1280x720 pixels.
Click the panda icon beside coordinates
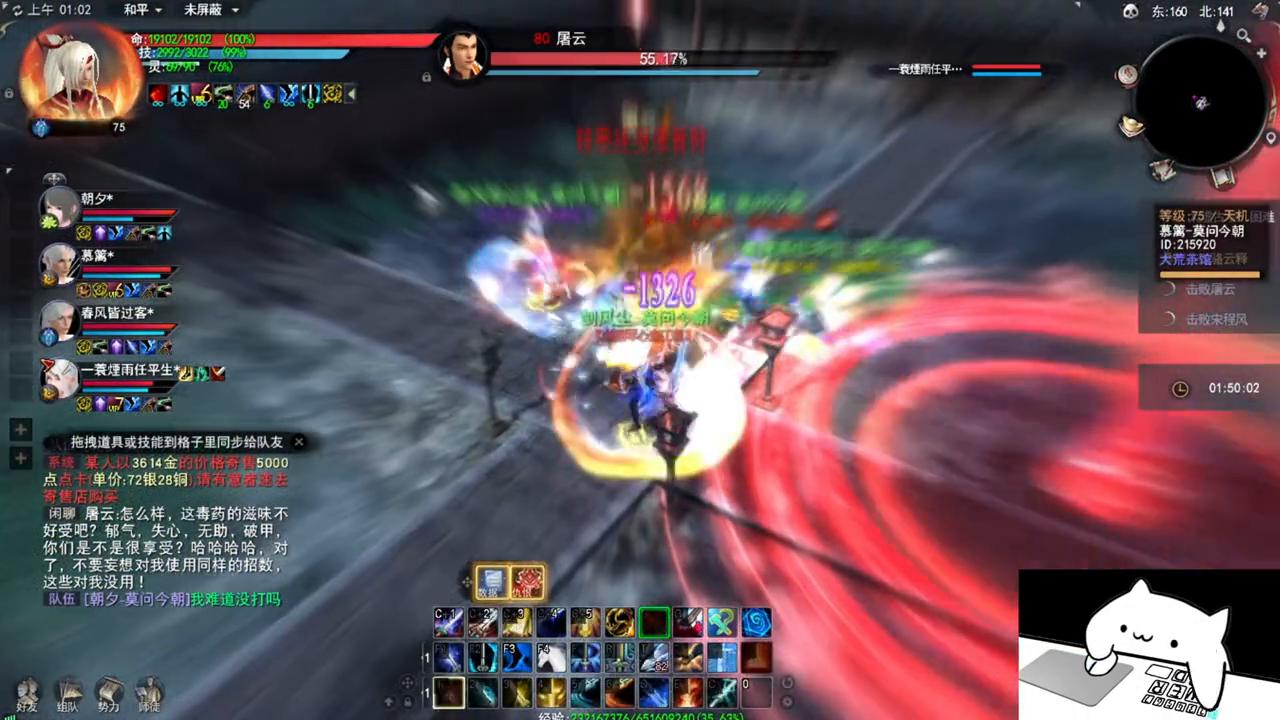pos(1131,11)
